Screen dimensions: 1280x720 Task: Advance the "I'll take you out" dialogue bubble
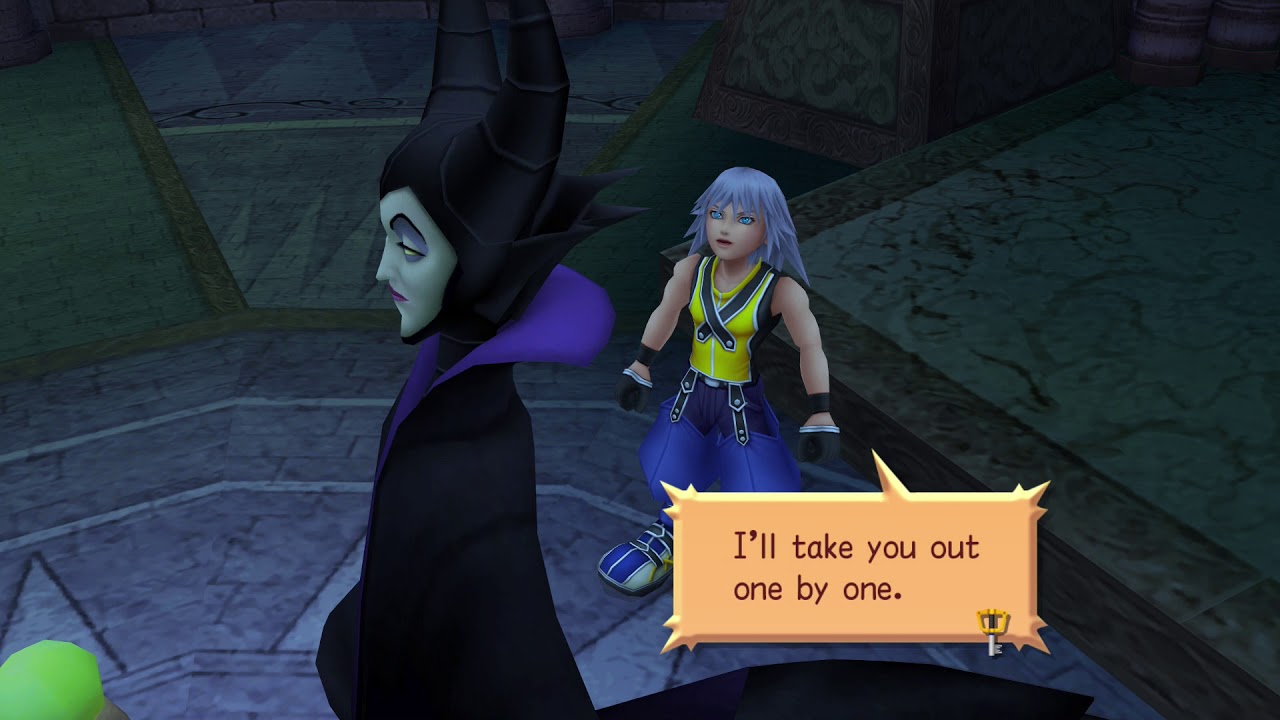pyautogui.click(x=855, y=567)
